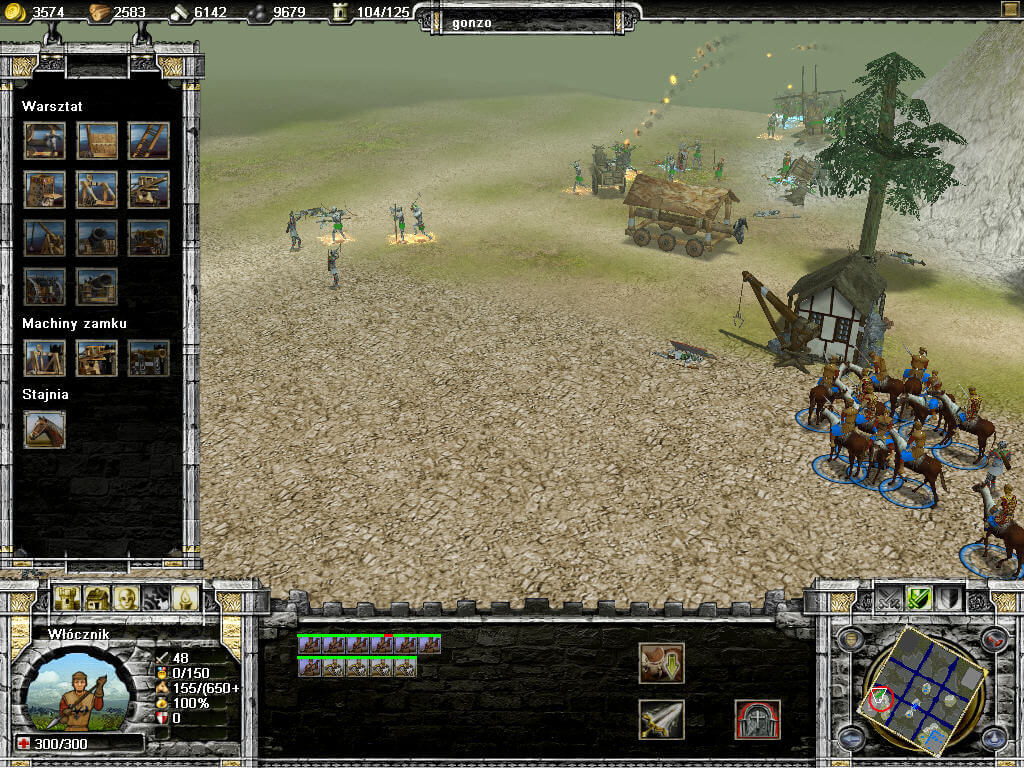Switch to the house buildings tab
The width and height of the screenshot is (1024, 768).
pyautogui.click(x=96, y=598)
